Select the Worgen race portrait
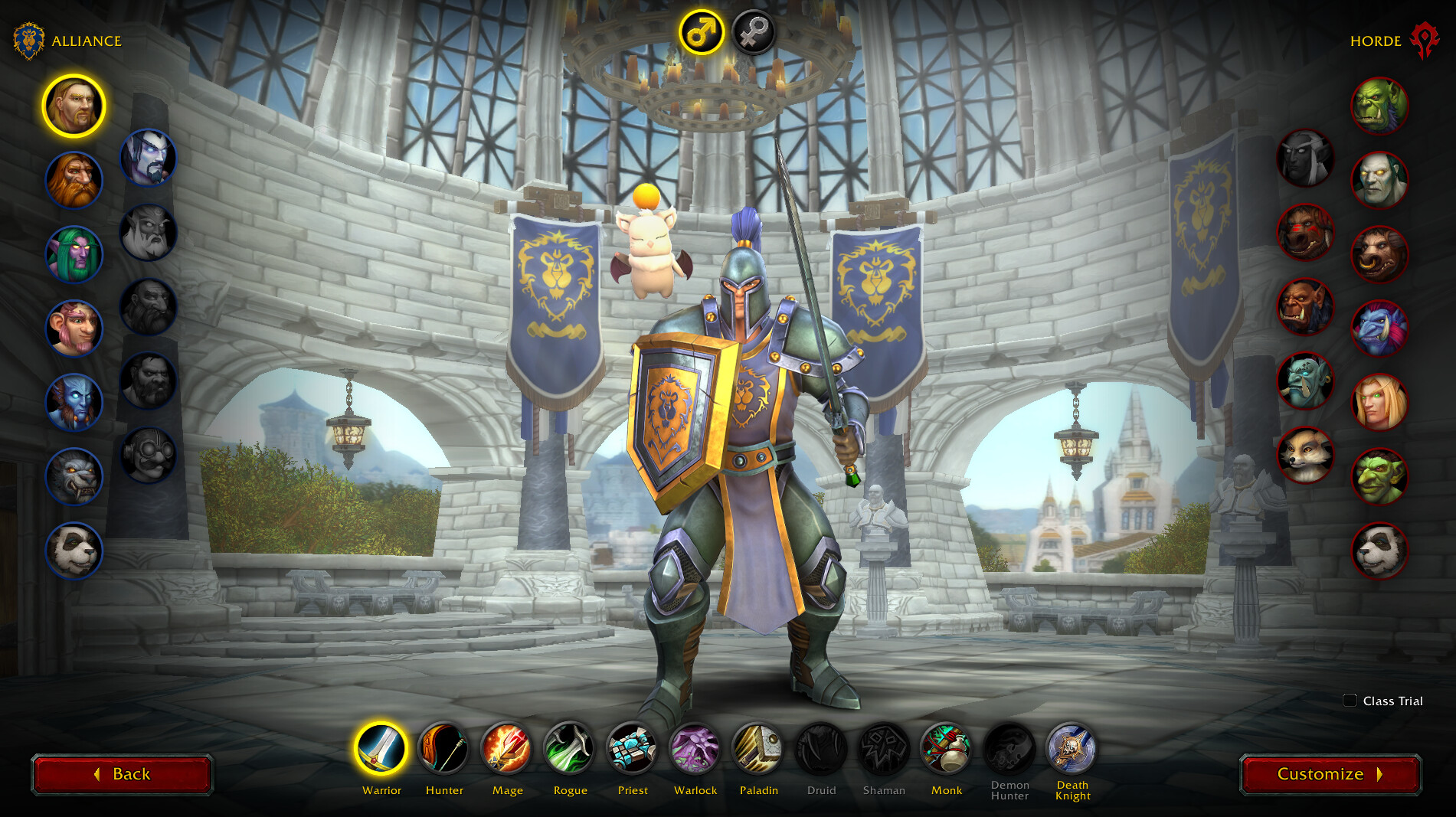The image size is (1456, 817). pos(74,477)
